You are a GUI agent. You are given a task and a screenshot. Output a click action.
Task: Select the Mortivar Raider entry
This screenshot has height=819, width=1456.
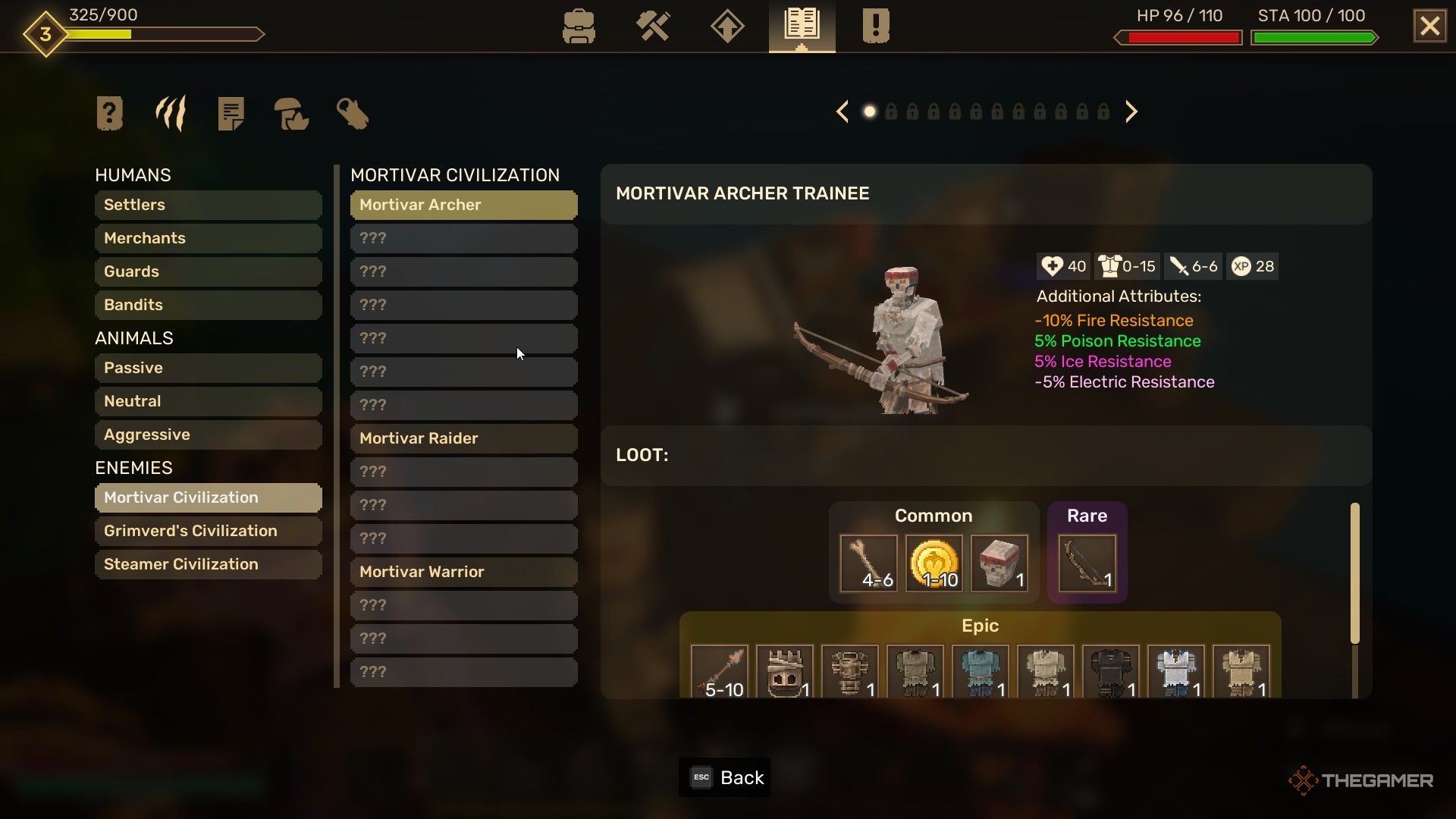coord(463,438)
